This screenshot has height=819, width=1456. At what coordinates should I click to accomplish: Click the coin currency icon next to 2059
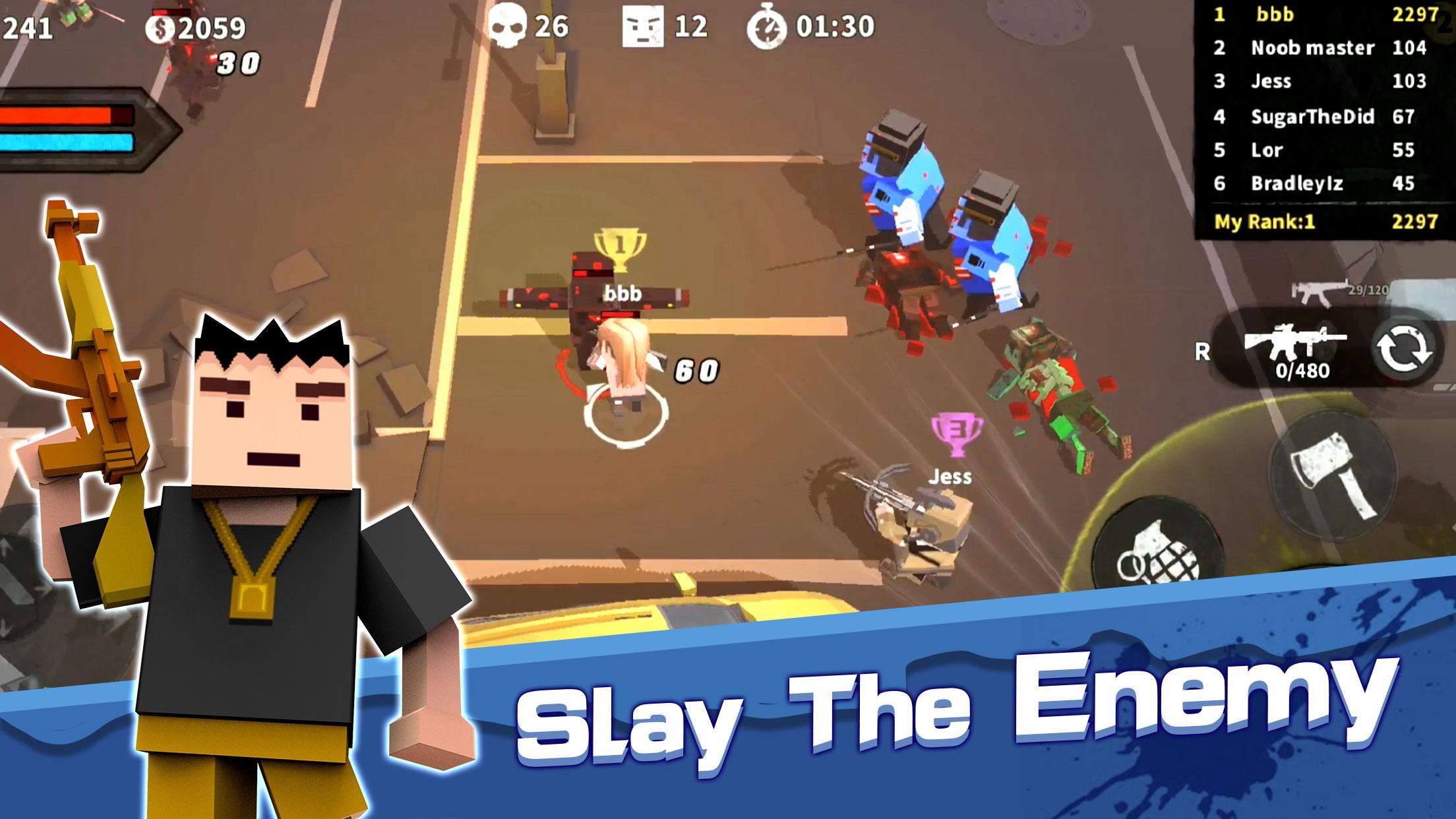160,28
